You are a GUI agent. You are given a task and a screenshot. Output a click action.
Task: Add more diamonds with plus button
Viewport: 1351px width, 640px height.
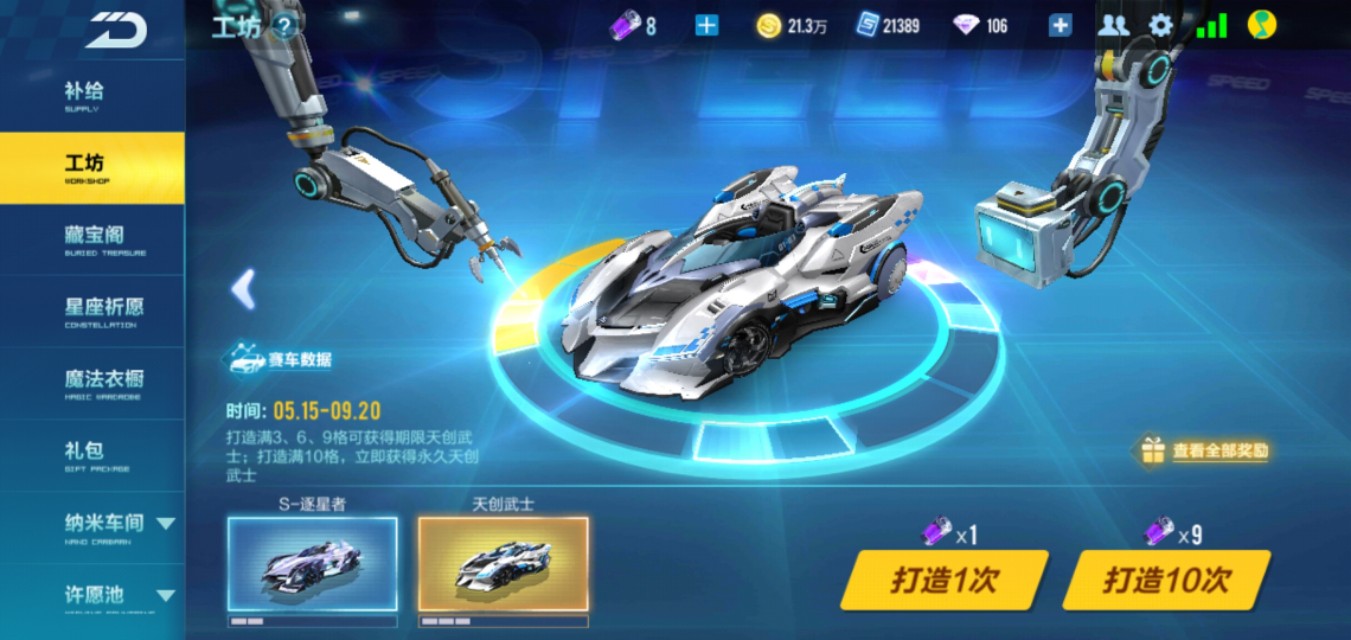click(1060, 26)
